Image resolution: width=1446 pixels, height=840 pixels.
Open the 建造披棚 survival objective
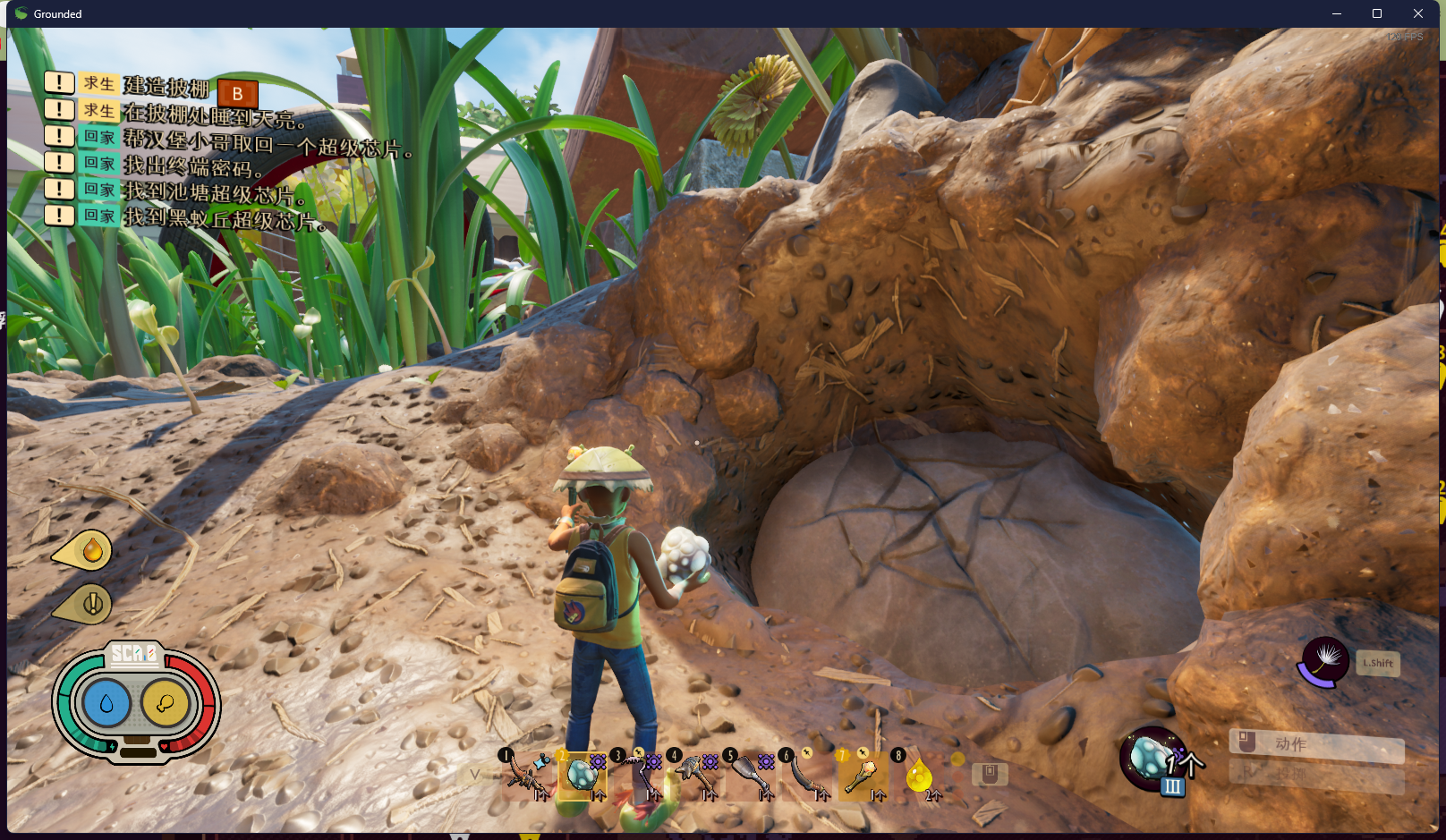point(166,86)
